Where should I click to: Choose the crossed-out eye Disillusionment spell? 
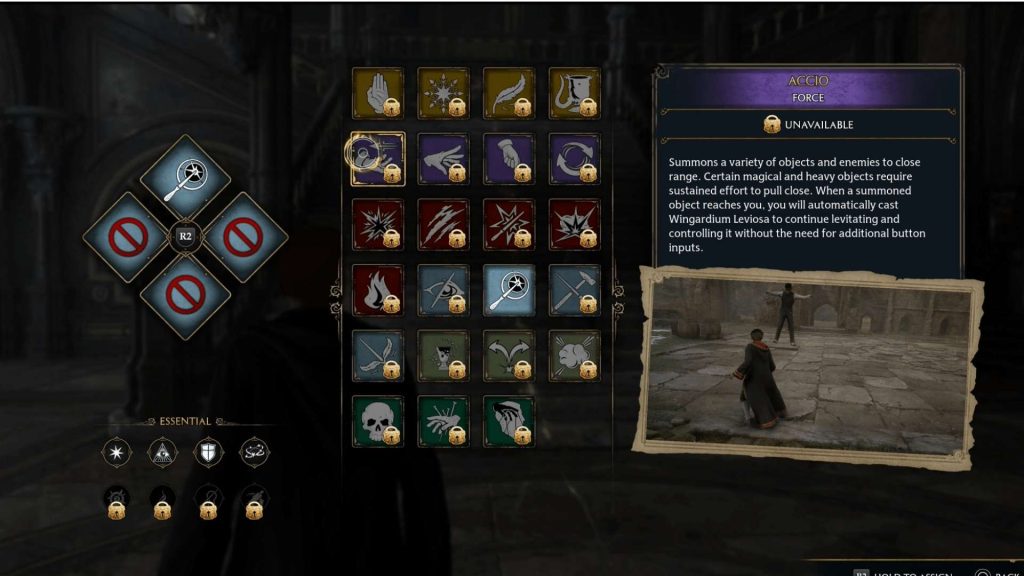click(443, 290)
